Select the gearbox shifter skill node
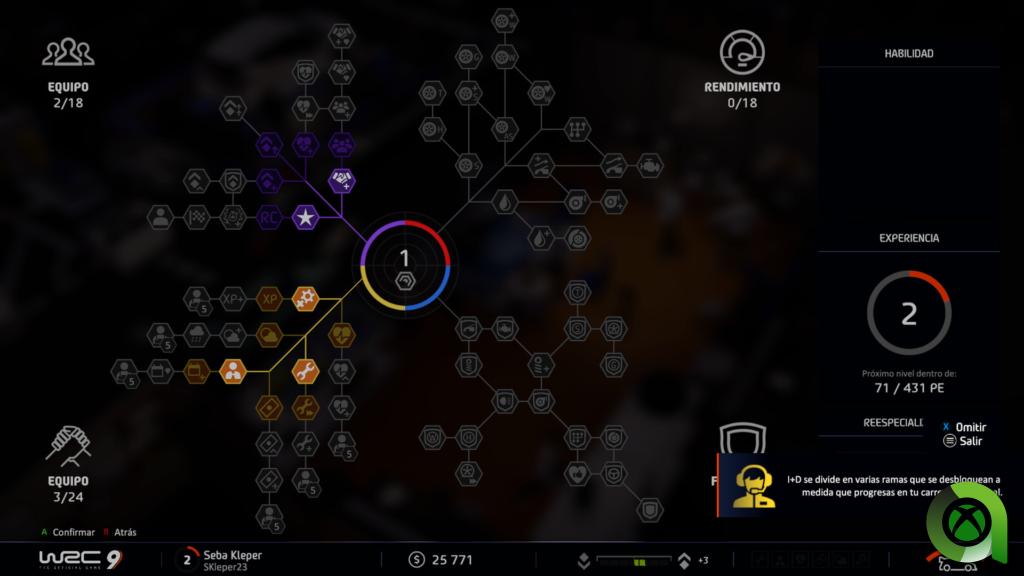This screenshot has width=1024, height=576. 577,128
